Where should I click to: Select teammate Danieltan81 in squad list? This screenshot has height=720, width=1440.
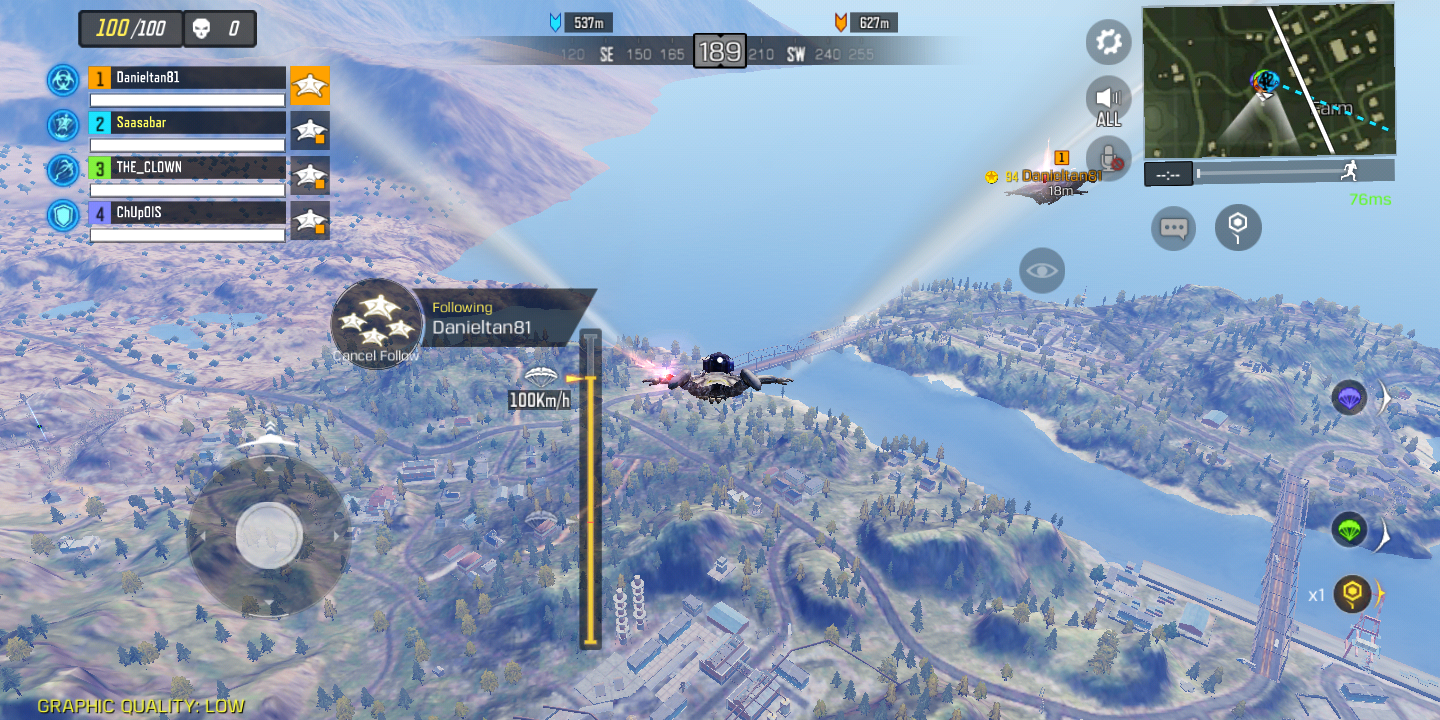coord(187,78)
